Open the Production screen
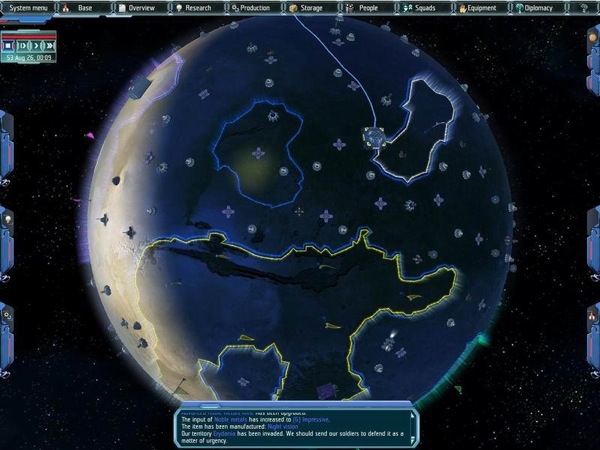This screenshot has width=600, height=450. coord(251,7)
